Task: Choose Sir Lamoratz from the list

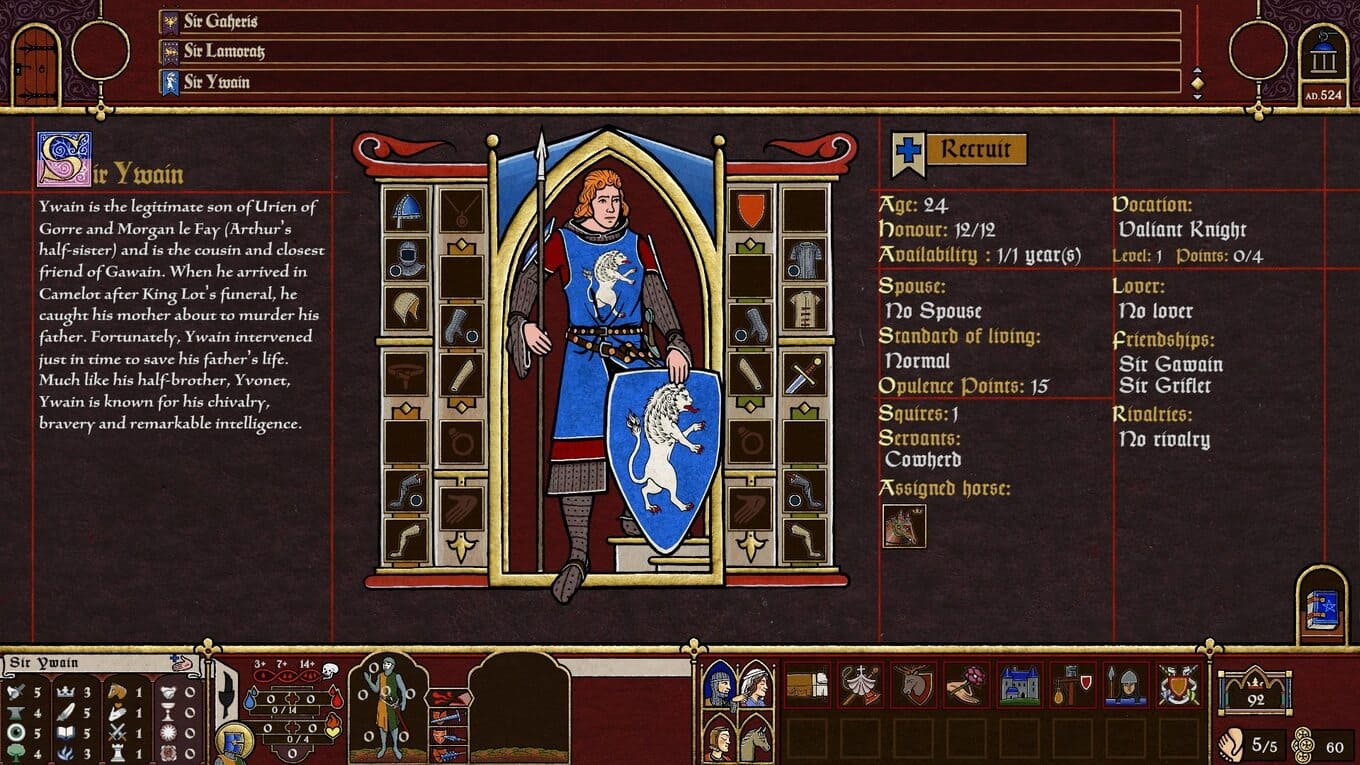Action: point(670,52)
